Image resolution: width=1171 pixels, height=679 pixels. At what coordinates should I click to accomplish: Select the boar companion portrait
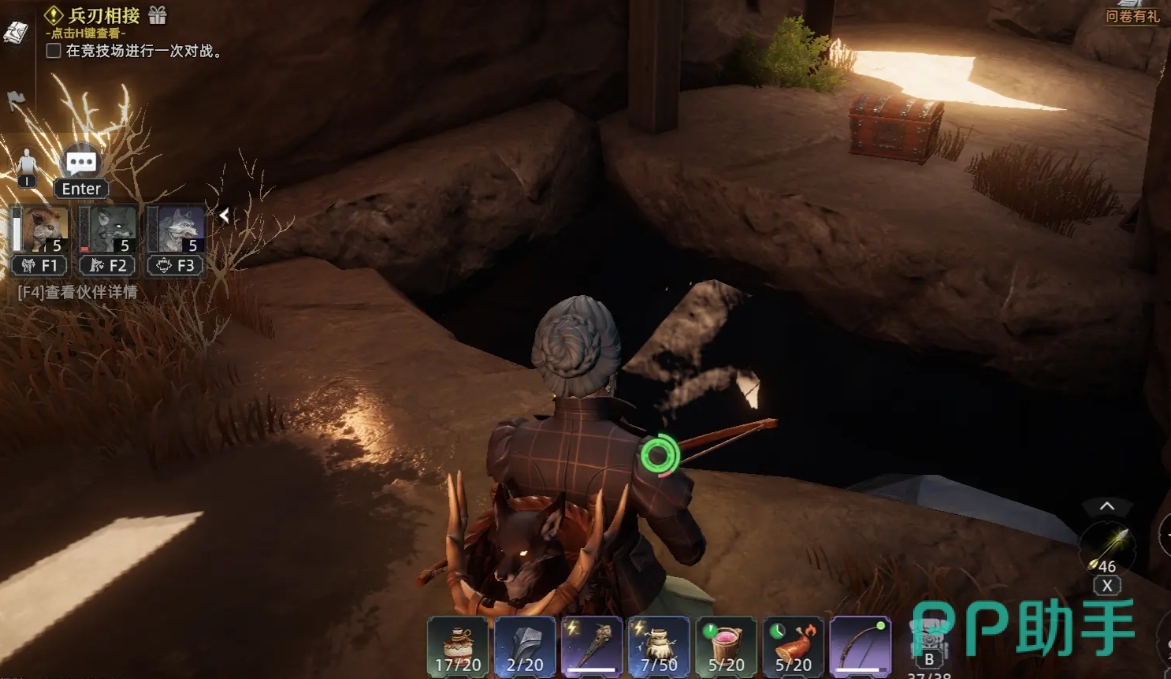click(40, 229)
